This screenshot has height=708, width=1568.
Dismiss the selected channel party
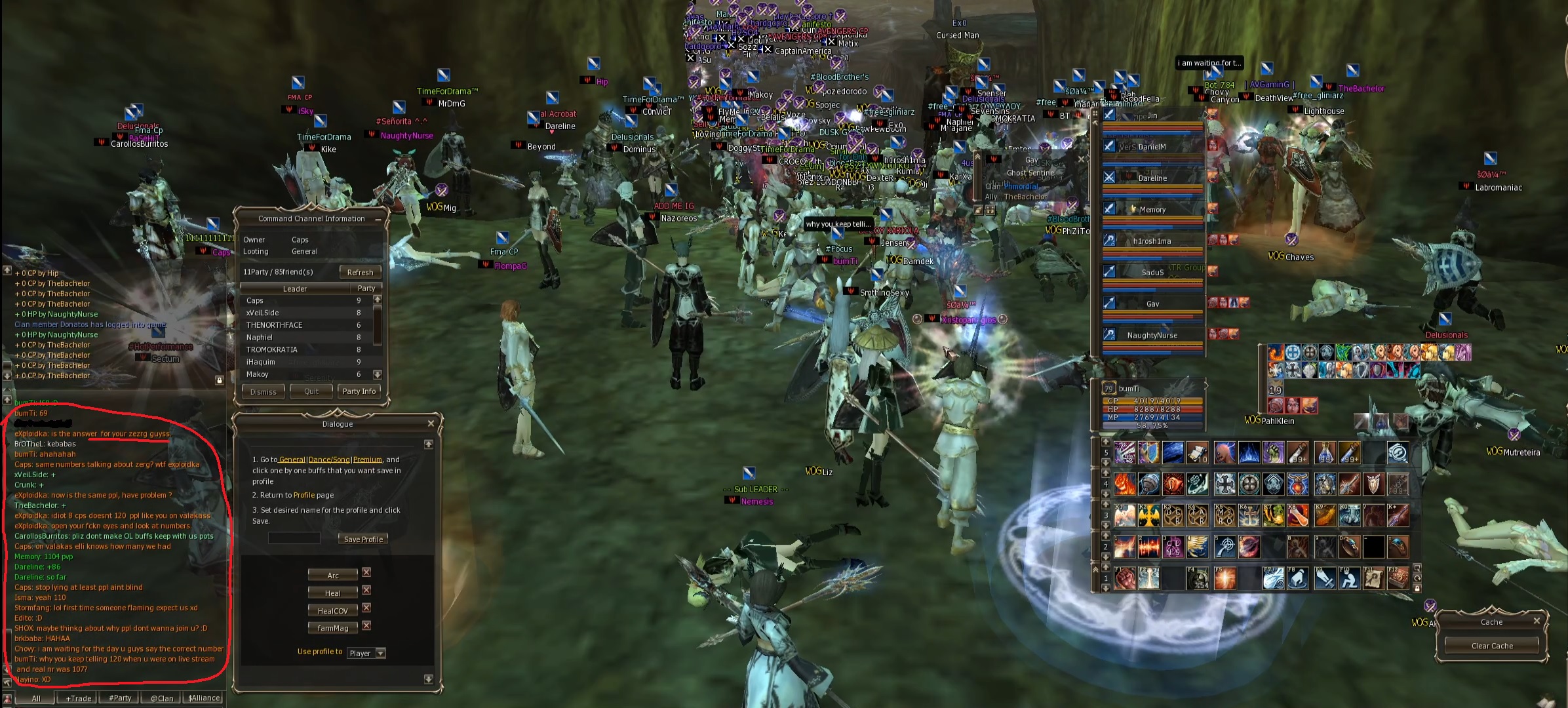263,392
